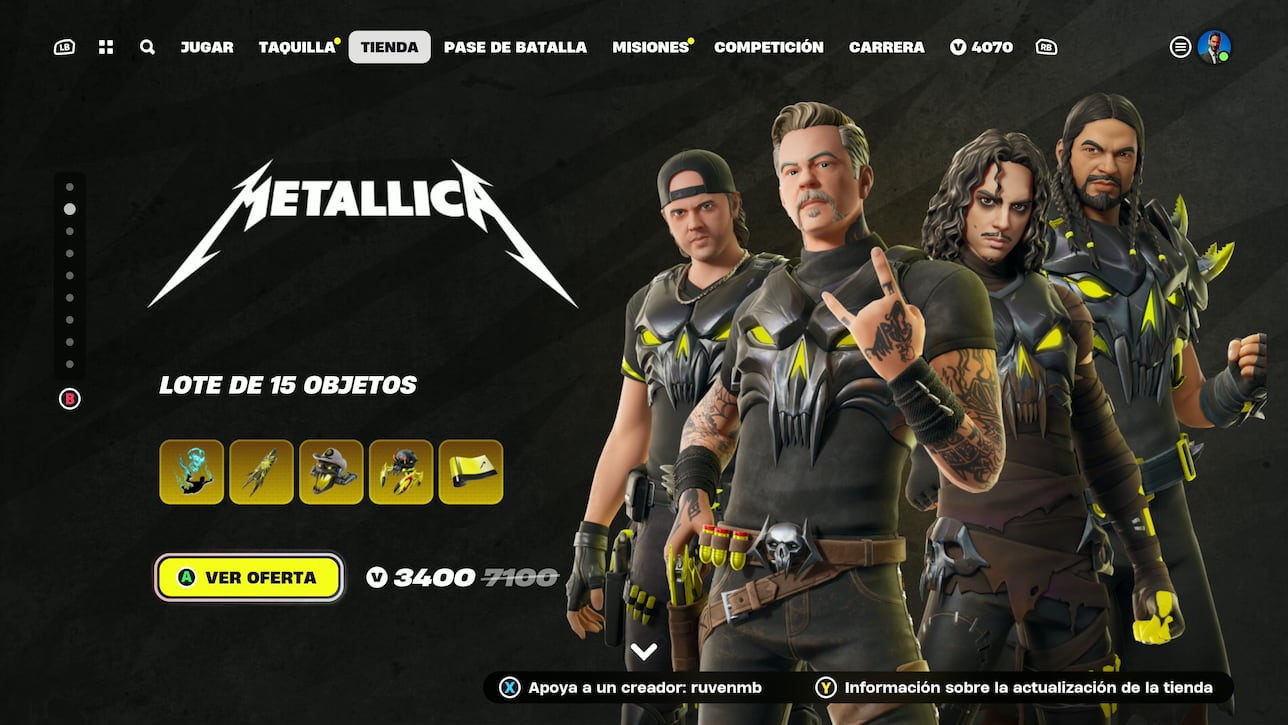View the yellow banner item thumbnail
The image size is (1288, 725).
[x=472, y=472]
